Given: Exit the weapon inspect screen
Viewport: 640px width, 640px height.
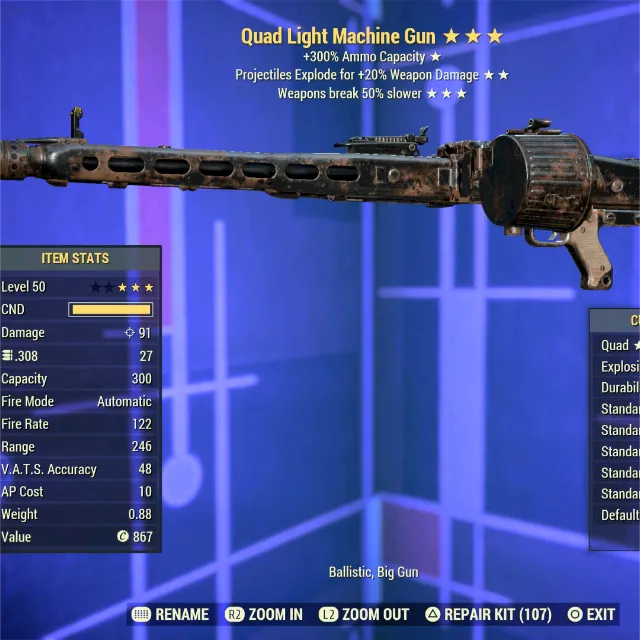Looking at the screenshot, I should pos(591,614).
